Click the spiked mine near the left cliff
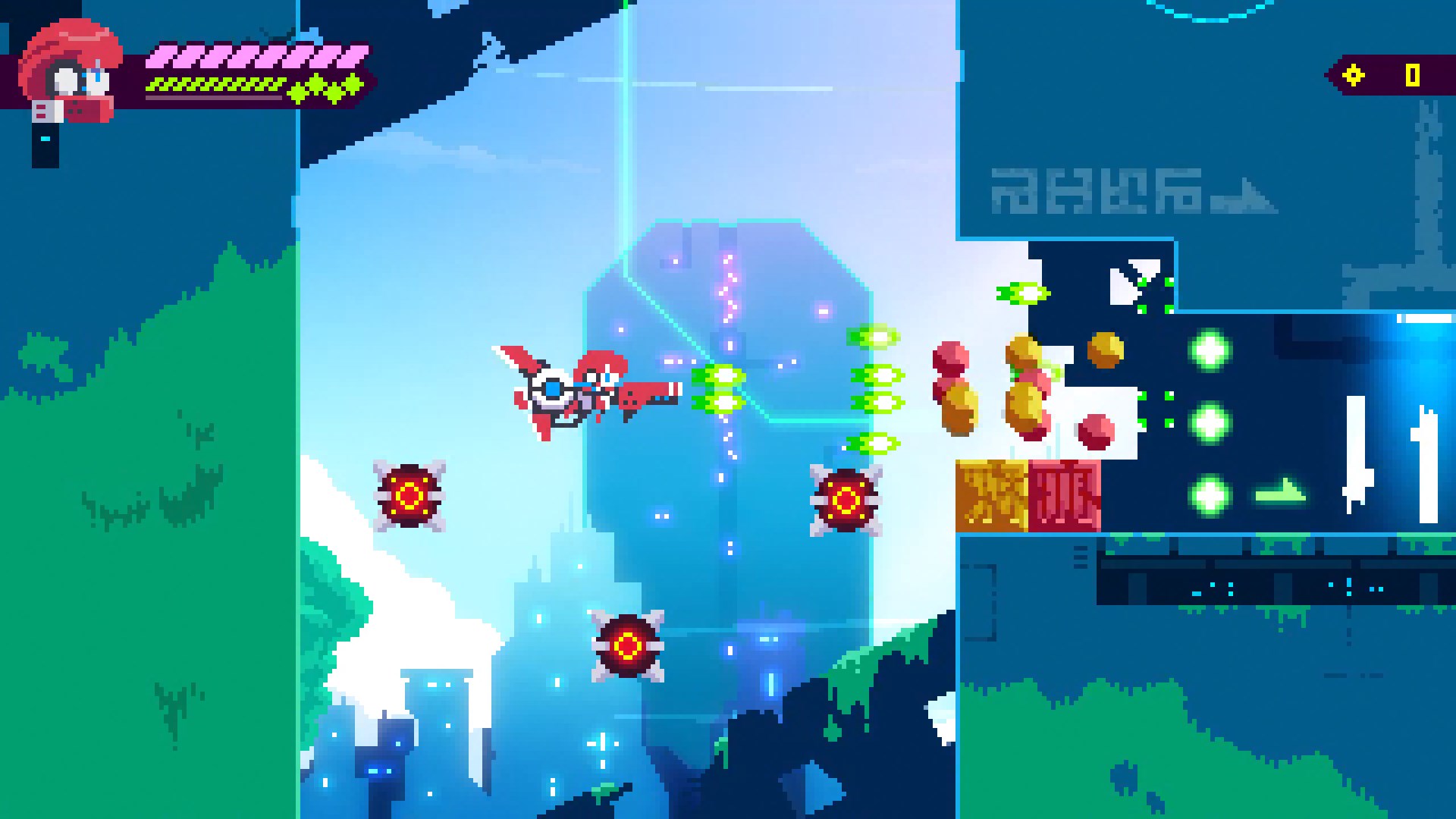 click(410, 497)
